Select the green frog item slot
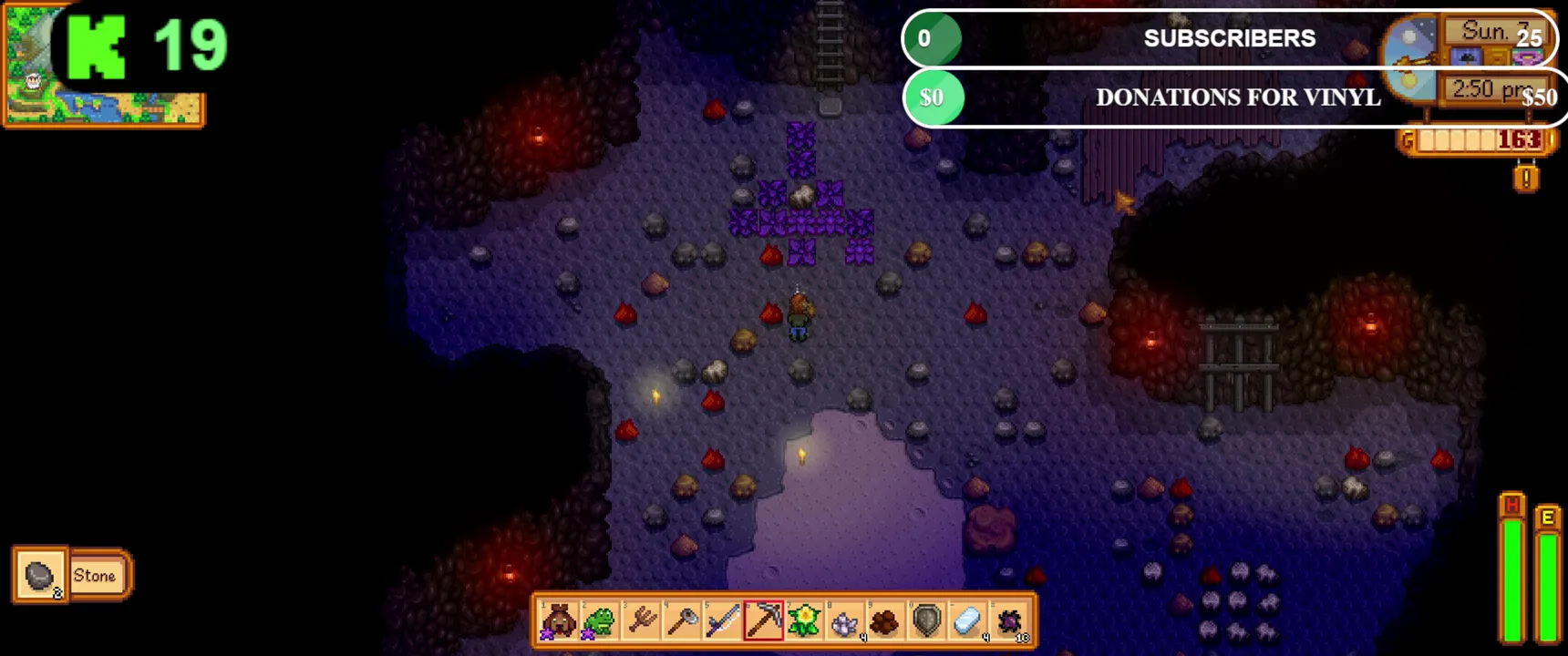 599,621
